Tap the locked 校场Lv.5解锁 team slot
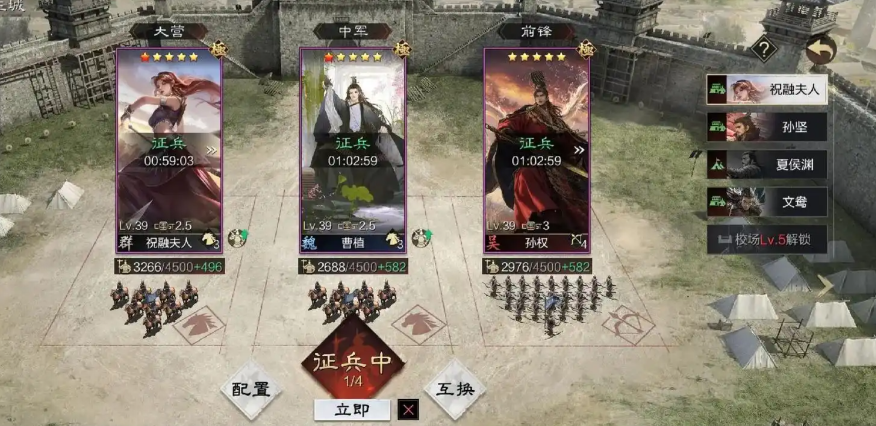Viewport: 876px width, 426px height. (767, 239)
